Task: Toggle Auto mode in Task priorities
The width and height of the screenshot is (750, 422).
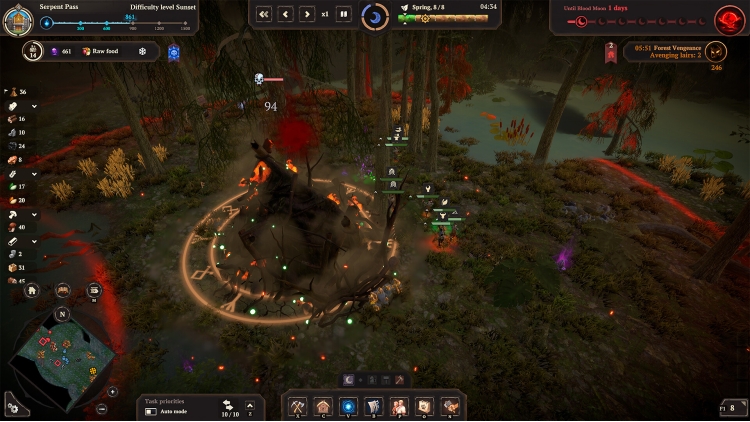Action: pos(150,411)
